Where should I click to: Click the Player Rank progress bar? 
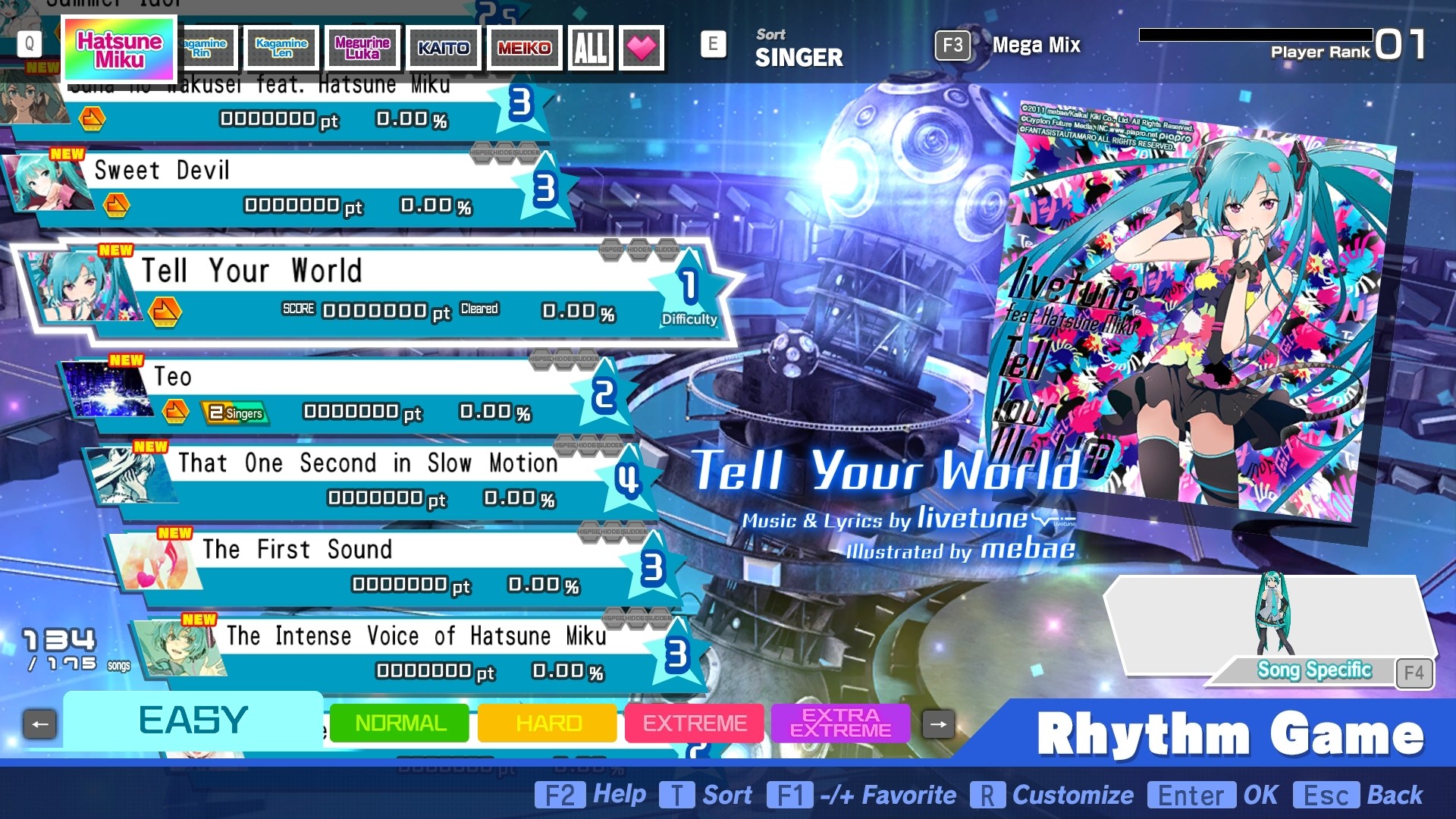1255,33
